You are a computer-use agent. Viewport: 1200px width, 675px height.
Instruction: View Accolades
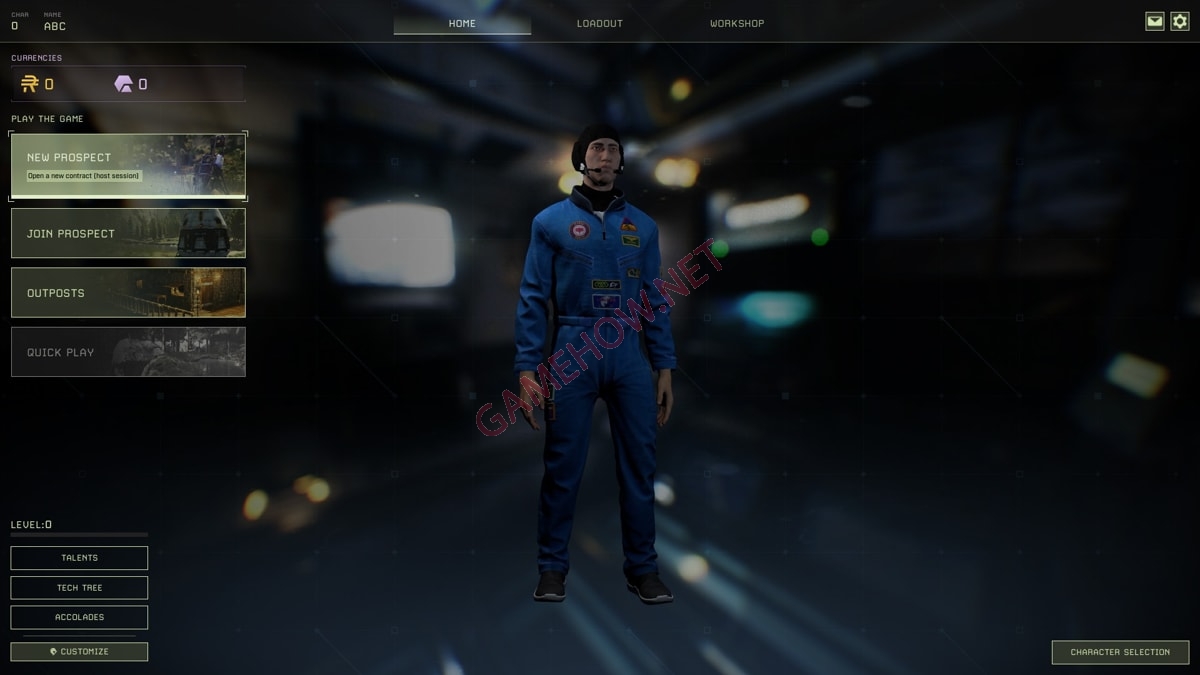[79, 617]
